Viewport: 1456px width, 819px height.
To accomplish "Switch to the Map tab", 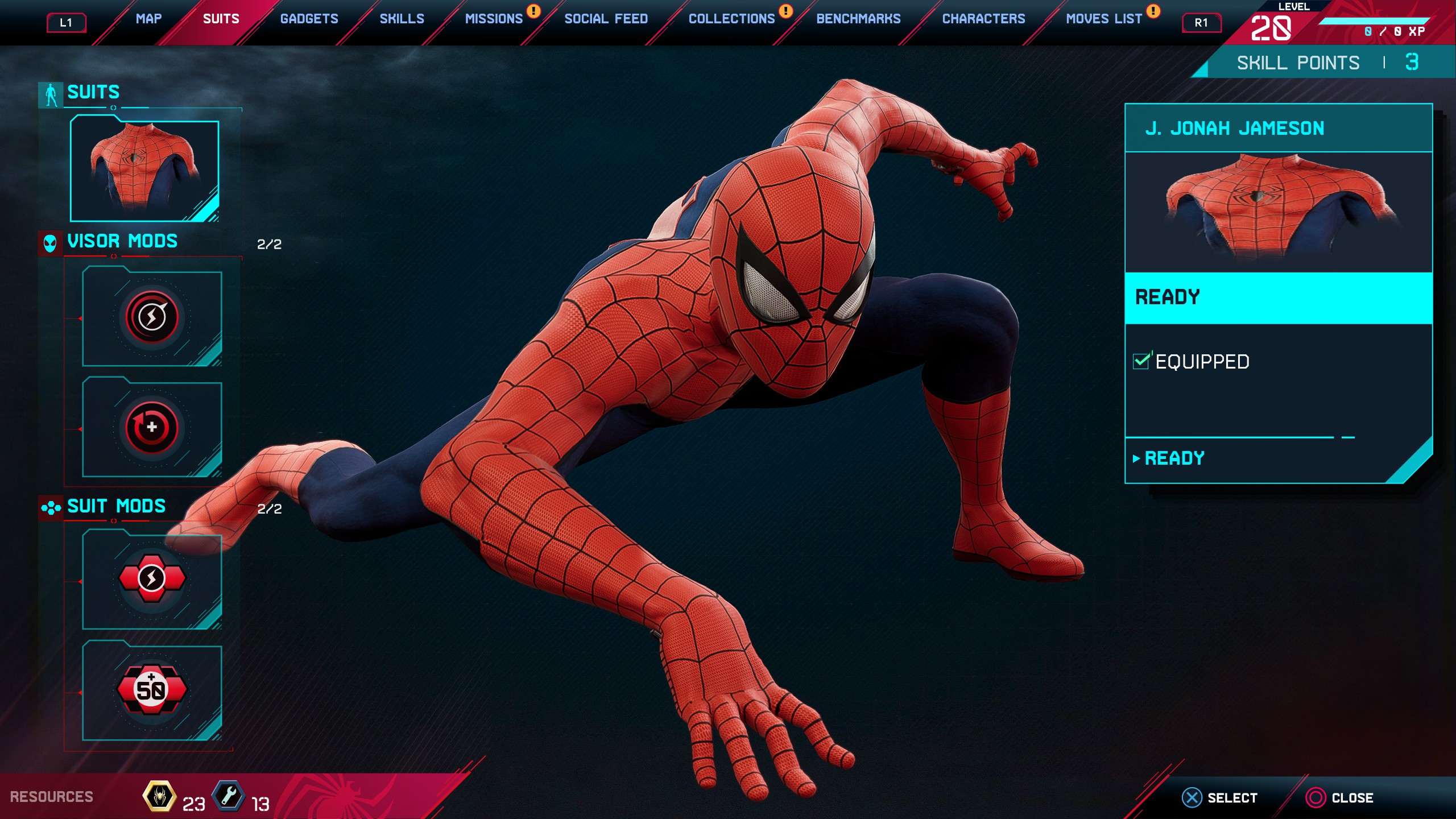I will point(148,19).
